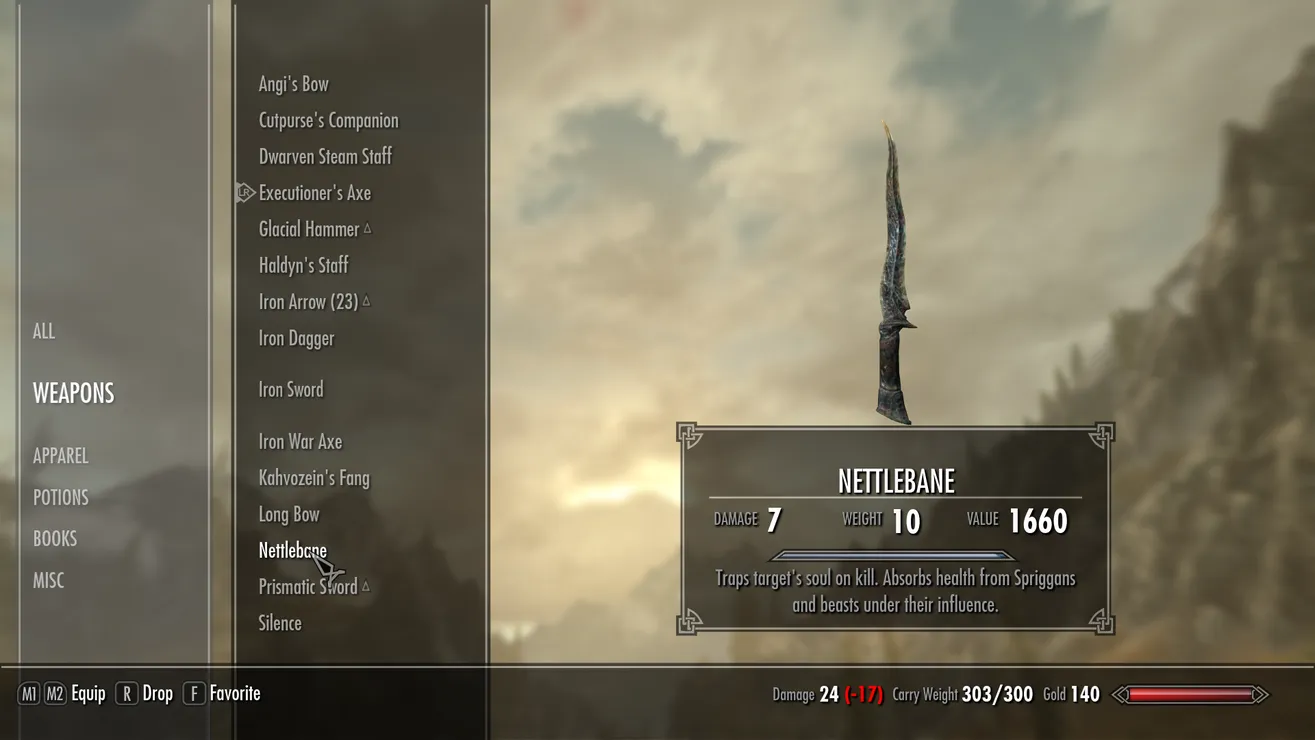Select the Iron Sword
1315x740 pixels.
point(291,390)
